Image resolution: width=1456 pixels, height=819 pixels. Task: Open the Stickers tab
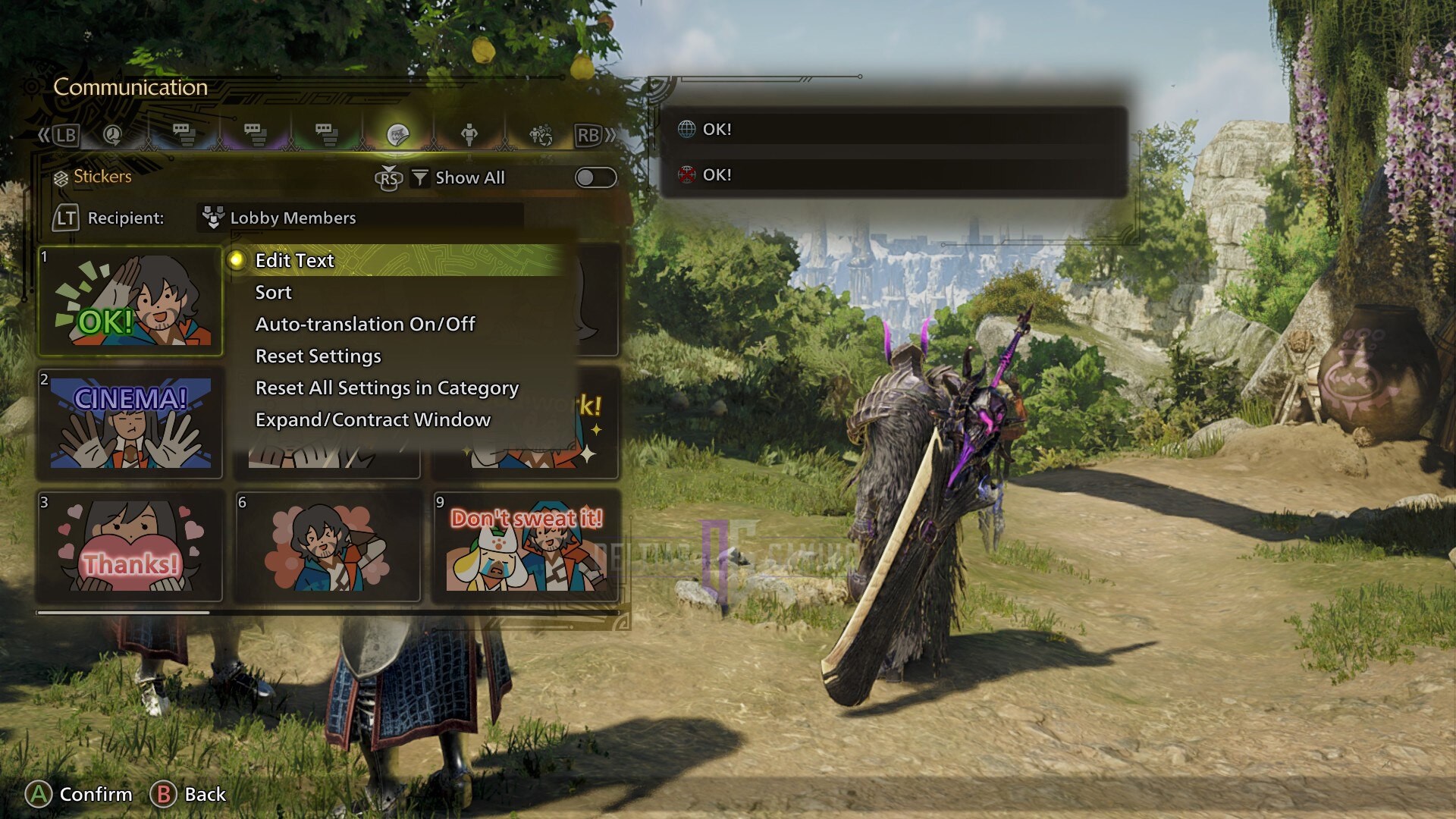pos(397,135)
